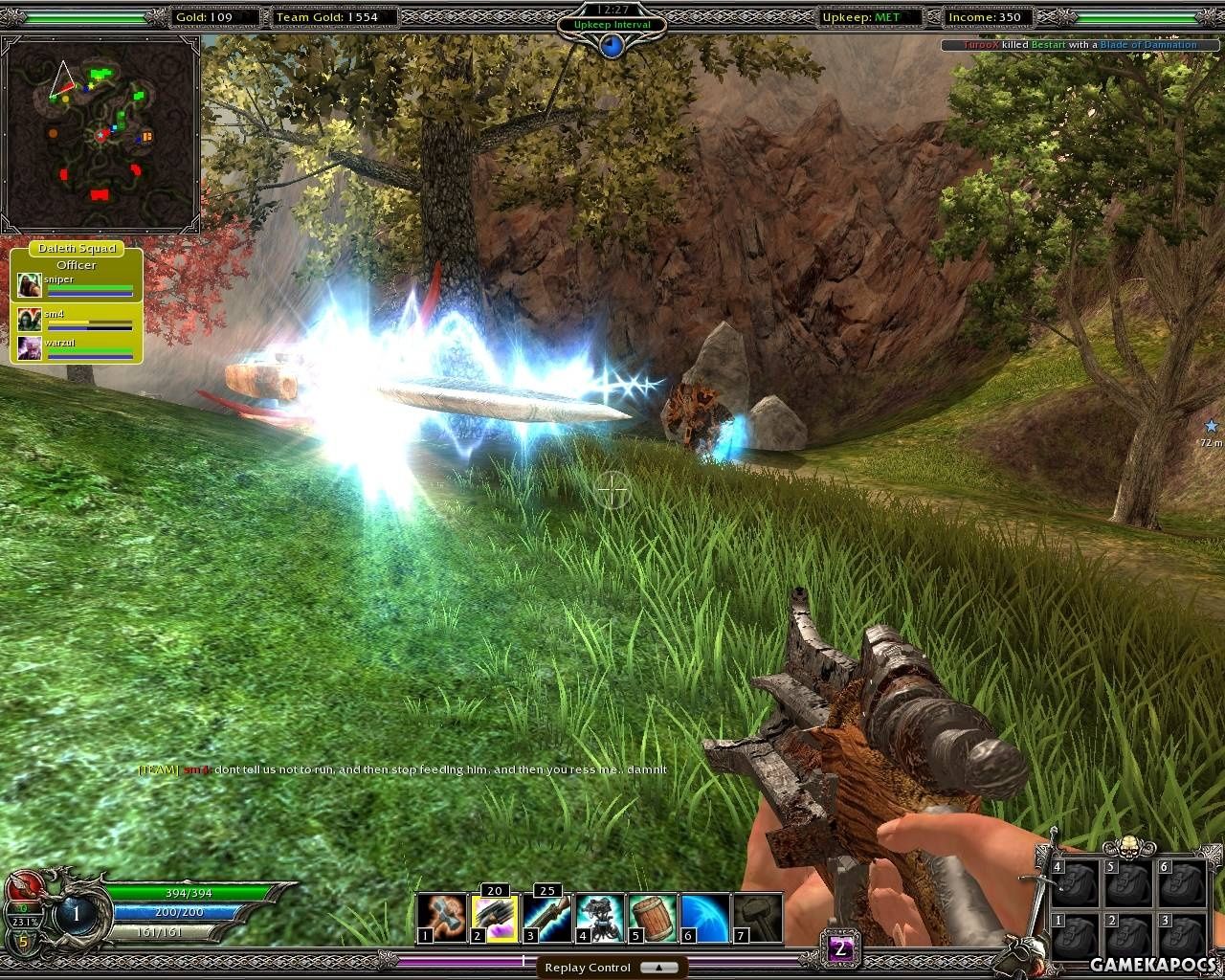Select squad member warzul's portrait
Screen dimensions: 1225x980
tap(29, 347)
